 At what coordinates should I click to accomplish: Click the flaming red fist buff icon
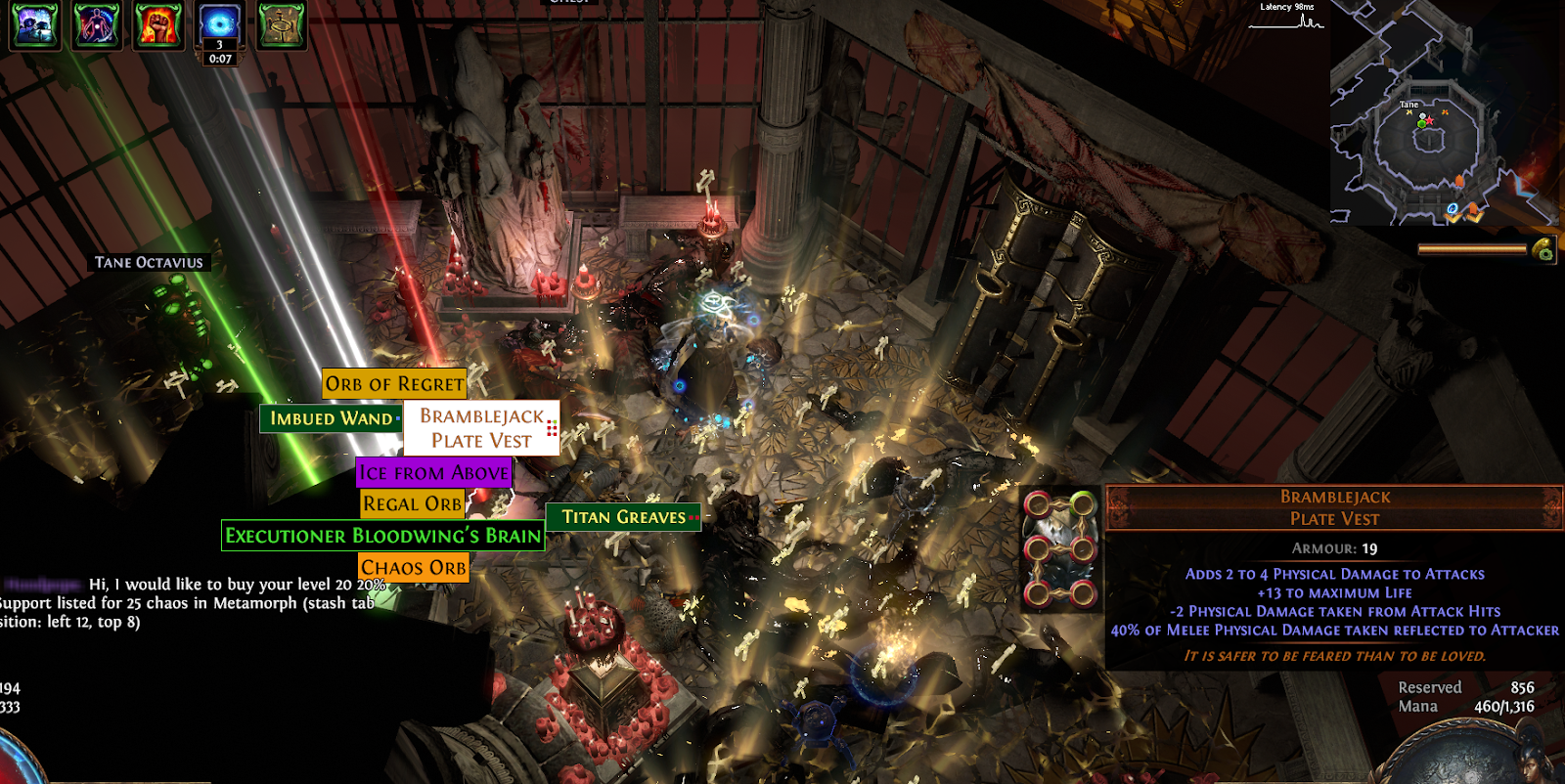pyautogui.click(x=157, y=24)
